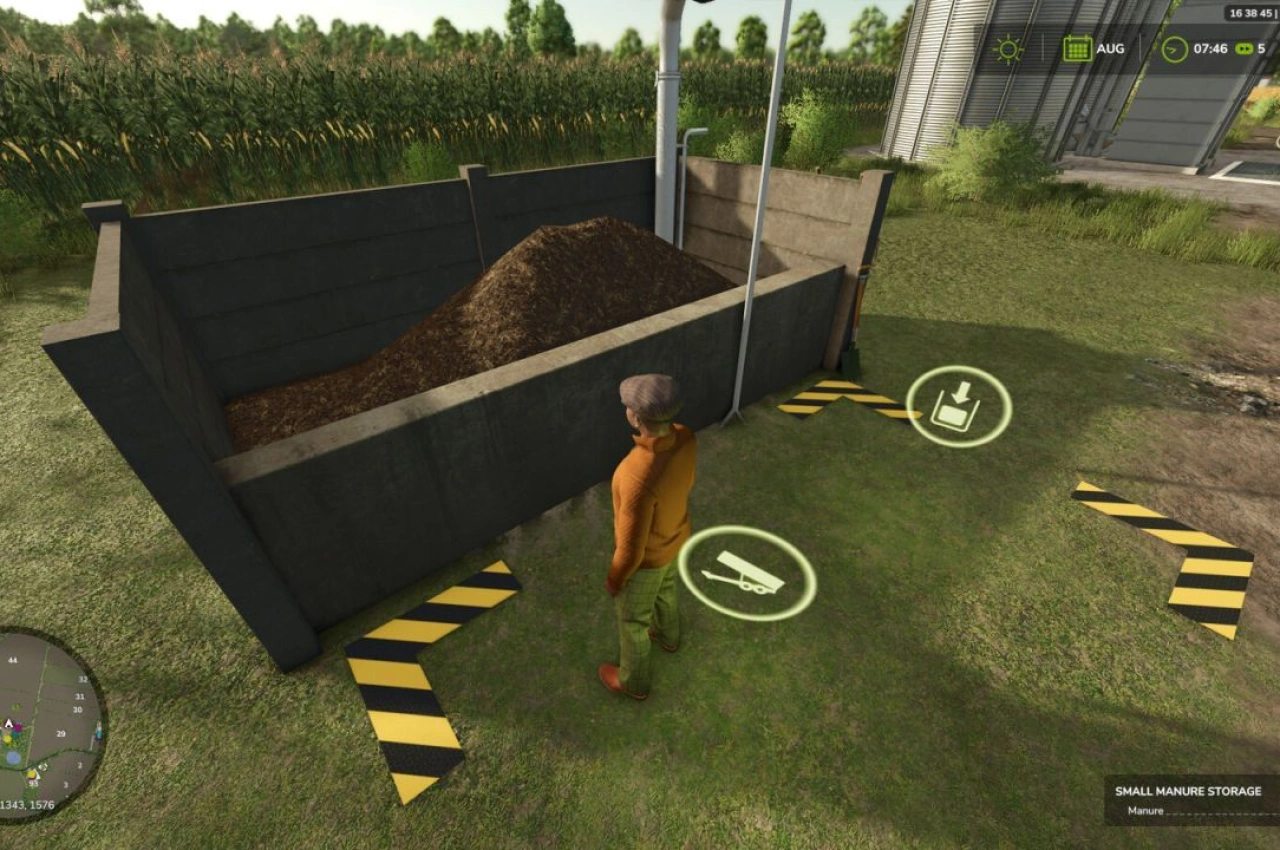Image resolution: width=1280 pixels, height=850 pixels.
Task: Click the blue pond icon on the minimap
Action: [14, 757]
